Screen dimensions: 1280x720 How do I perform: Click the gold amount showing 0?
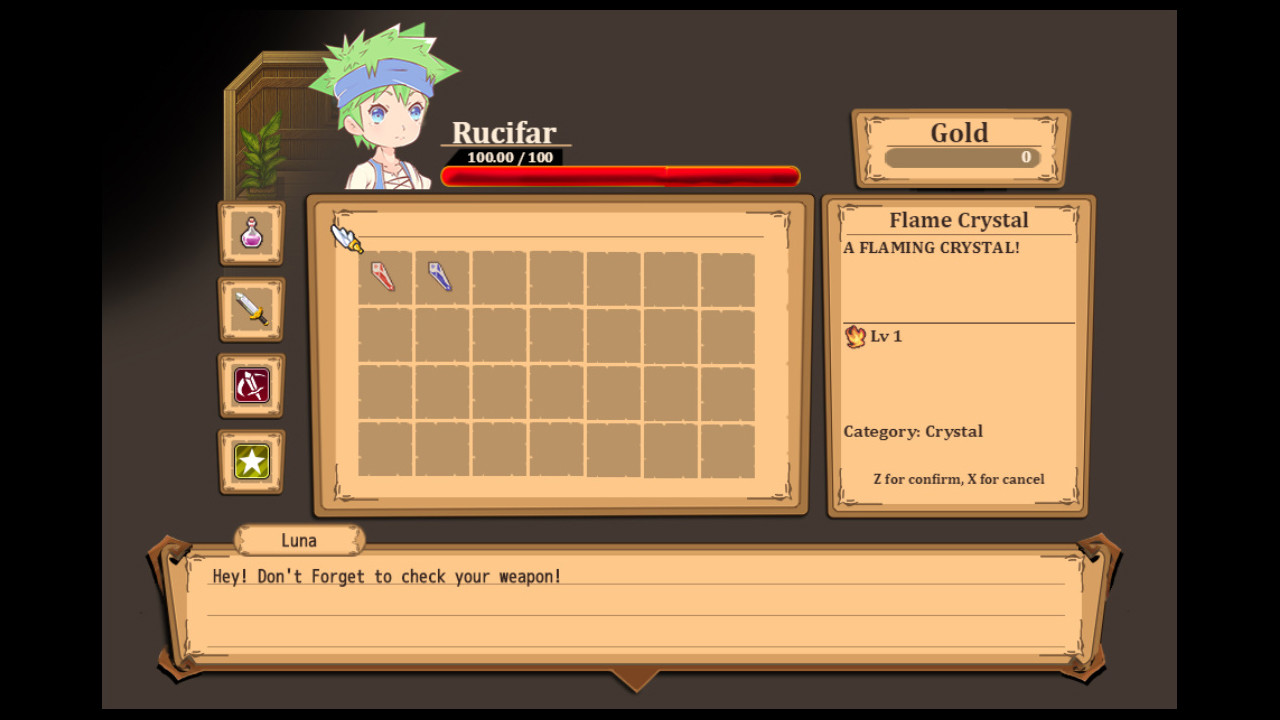pyautogui.click(x=1025, y=157)
